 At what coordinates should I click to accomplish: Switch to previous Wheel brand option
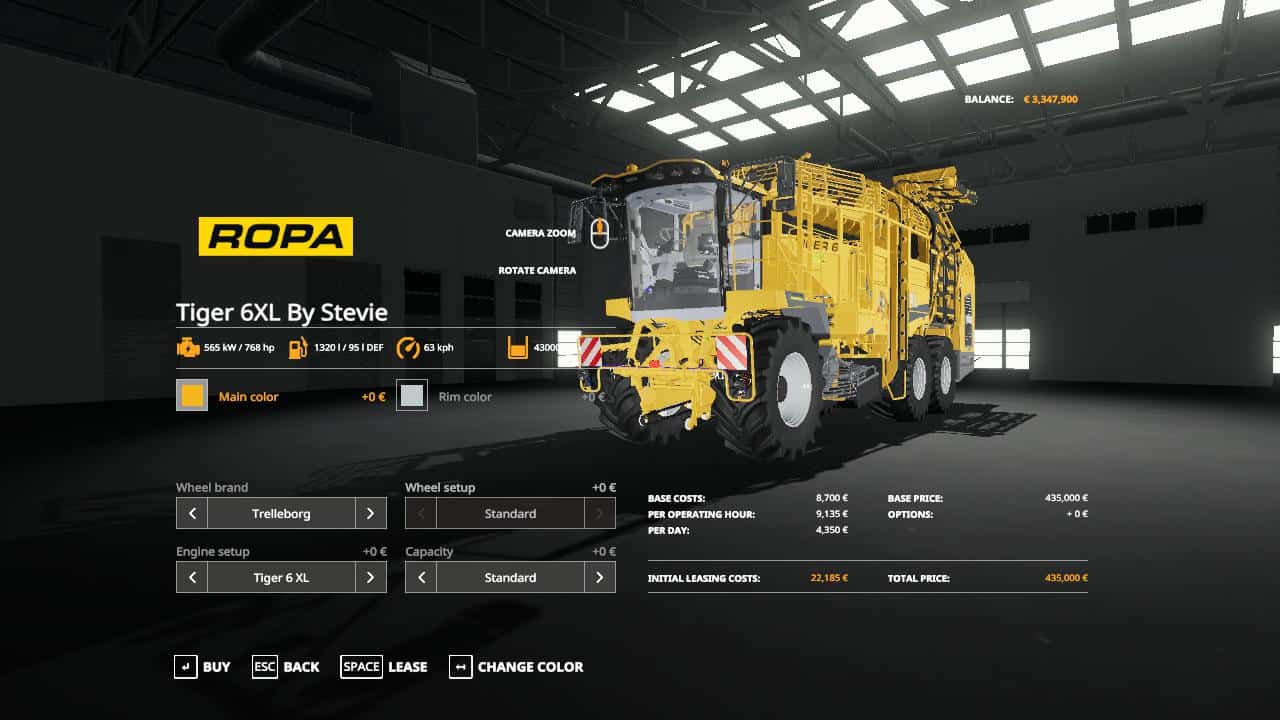click(192, 514)
